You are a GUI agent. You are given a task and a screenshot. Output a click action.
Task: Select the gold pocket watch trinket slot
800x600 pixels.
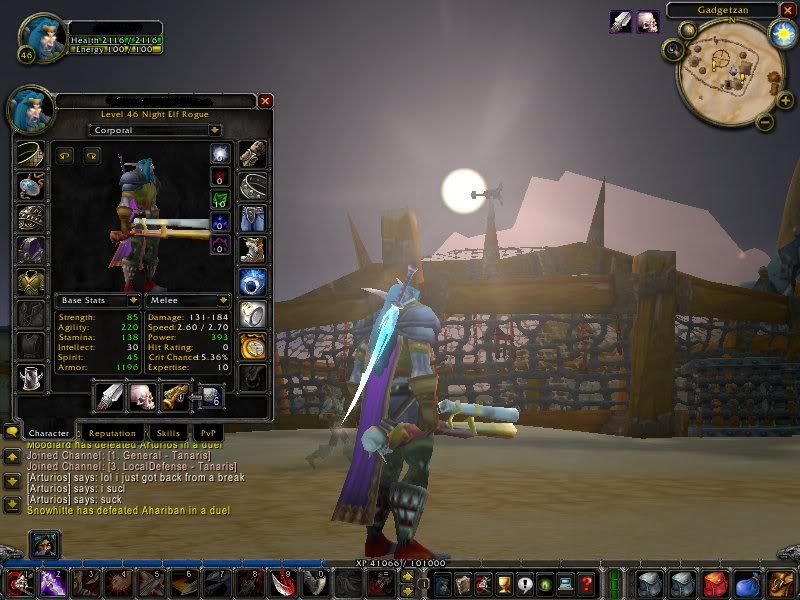252,347
